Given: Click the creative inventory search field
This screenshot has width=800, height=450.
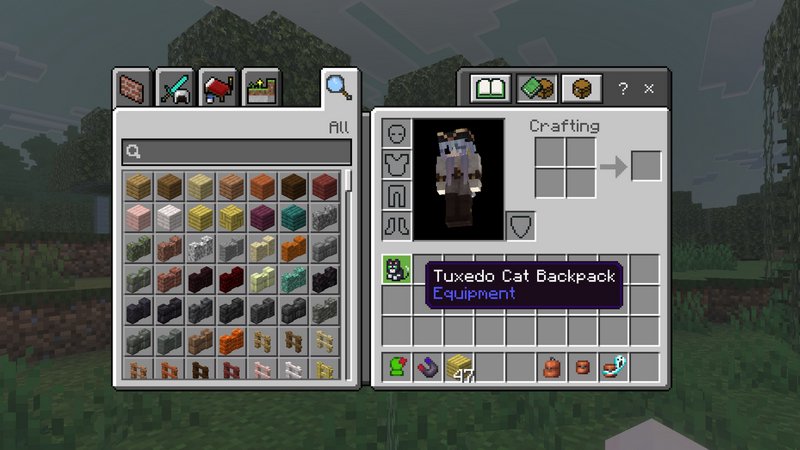Looking at the screenshot, I should click(x=237, y=152).
